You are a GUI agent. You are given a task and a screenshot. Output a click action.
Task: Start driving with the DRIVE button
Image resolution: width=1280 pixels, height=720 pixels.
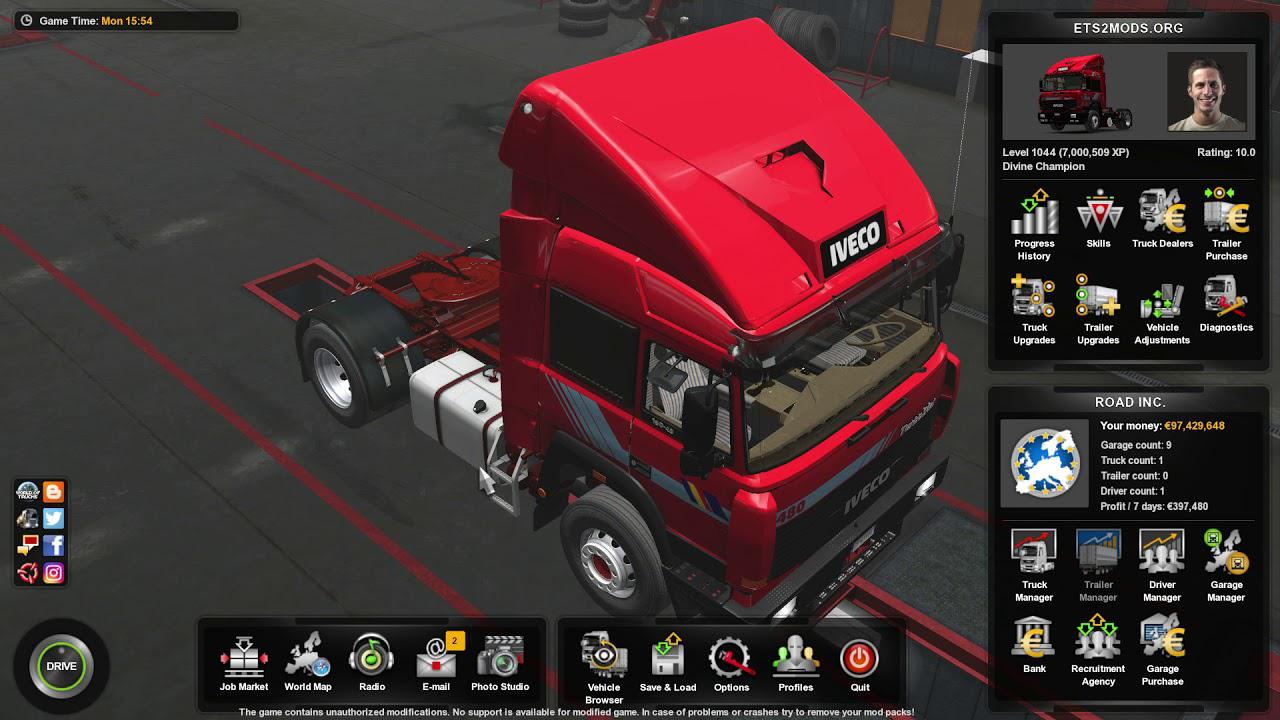(61, 666)
